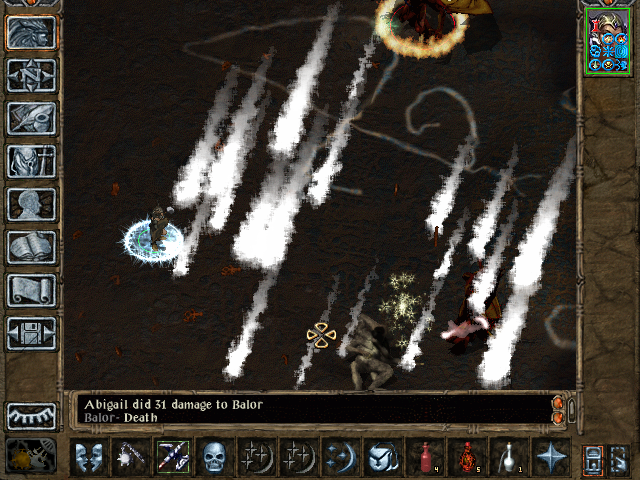This screenshot has height=480, width=640.
Task: Open the journal from the sidebar
Action: [30, 118]
